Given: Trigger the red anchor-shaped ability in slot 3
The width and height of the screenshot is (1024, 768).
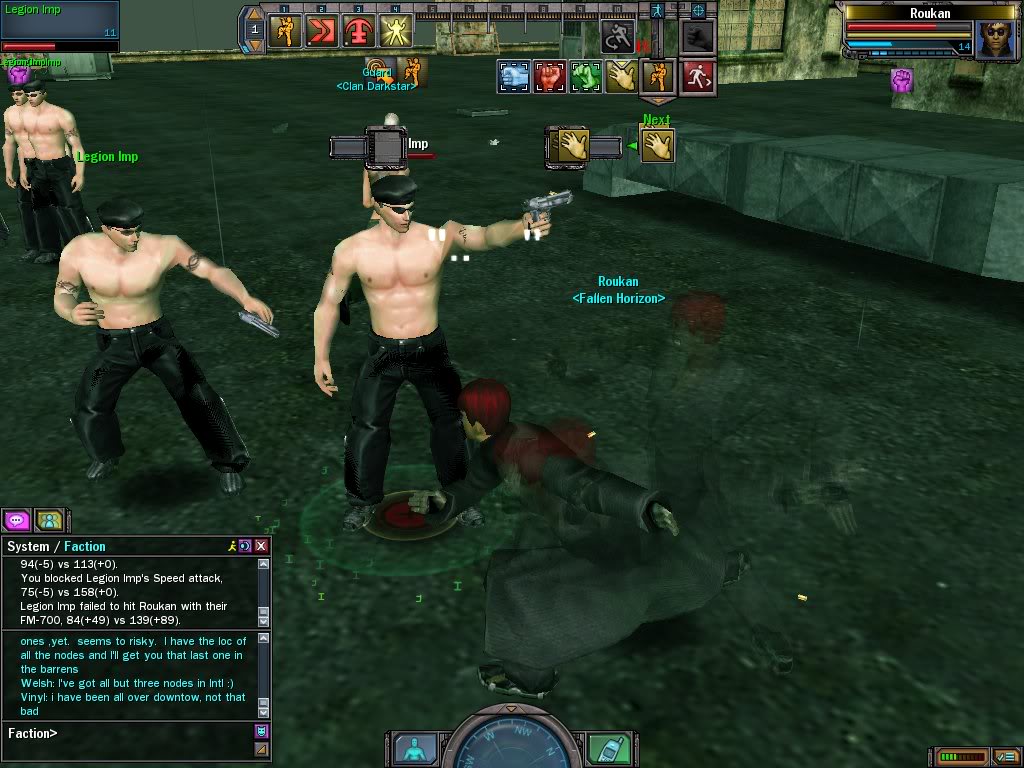Looking at the screenshot, I should pyautogui.click(x=358, y=31).
